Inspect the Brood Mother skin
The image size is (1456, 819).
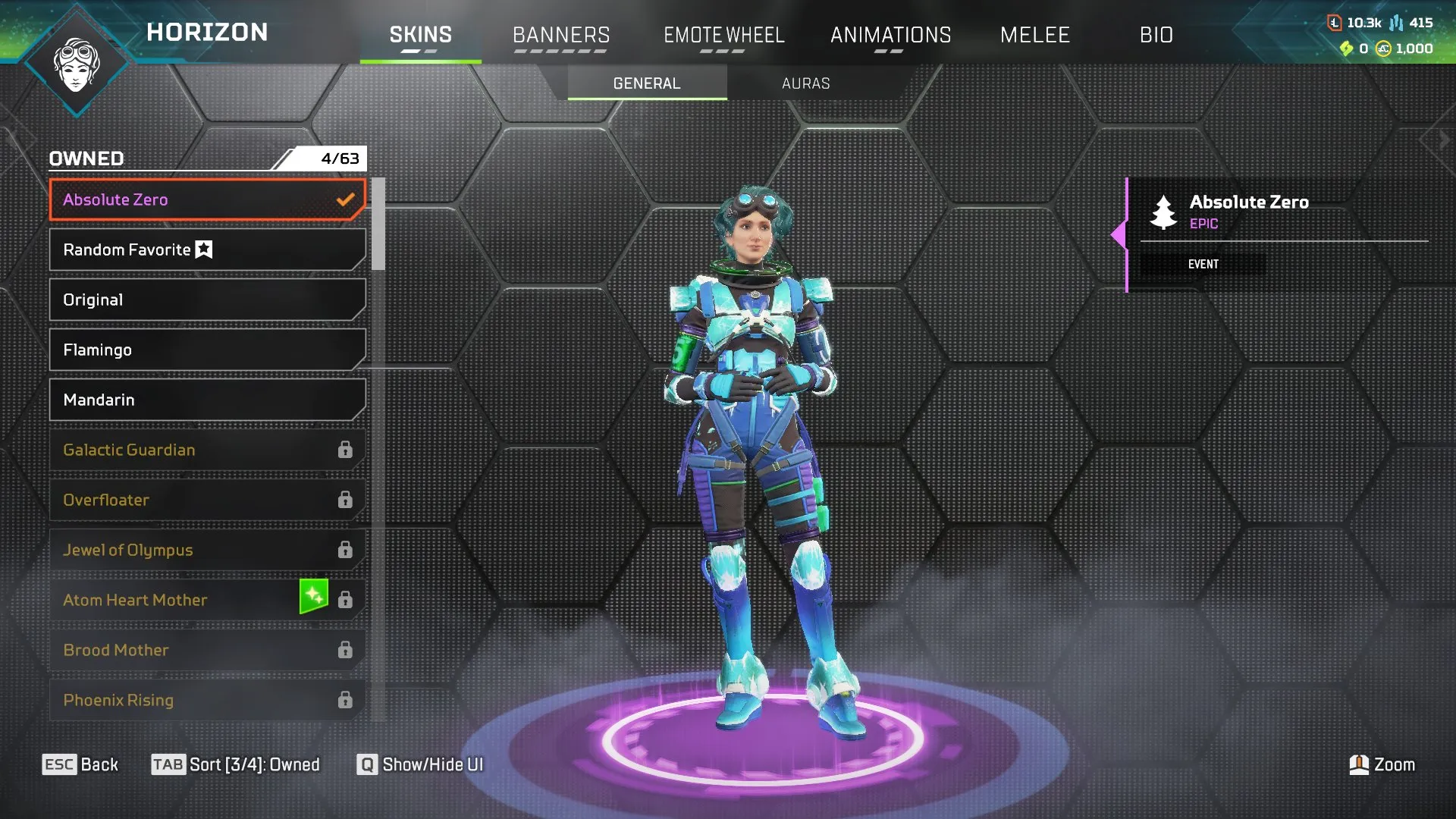[x=206, y=650]
